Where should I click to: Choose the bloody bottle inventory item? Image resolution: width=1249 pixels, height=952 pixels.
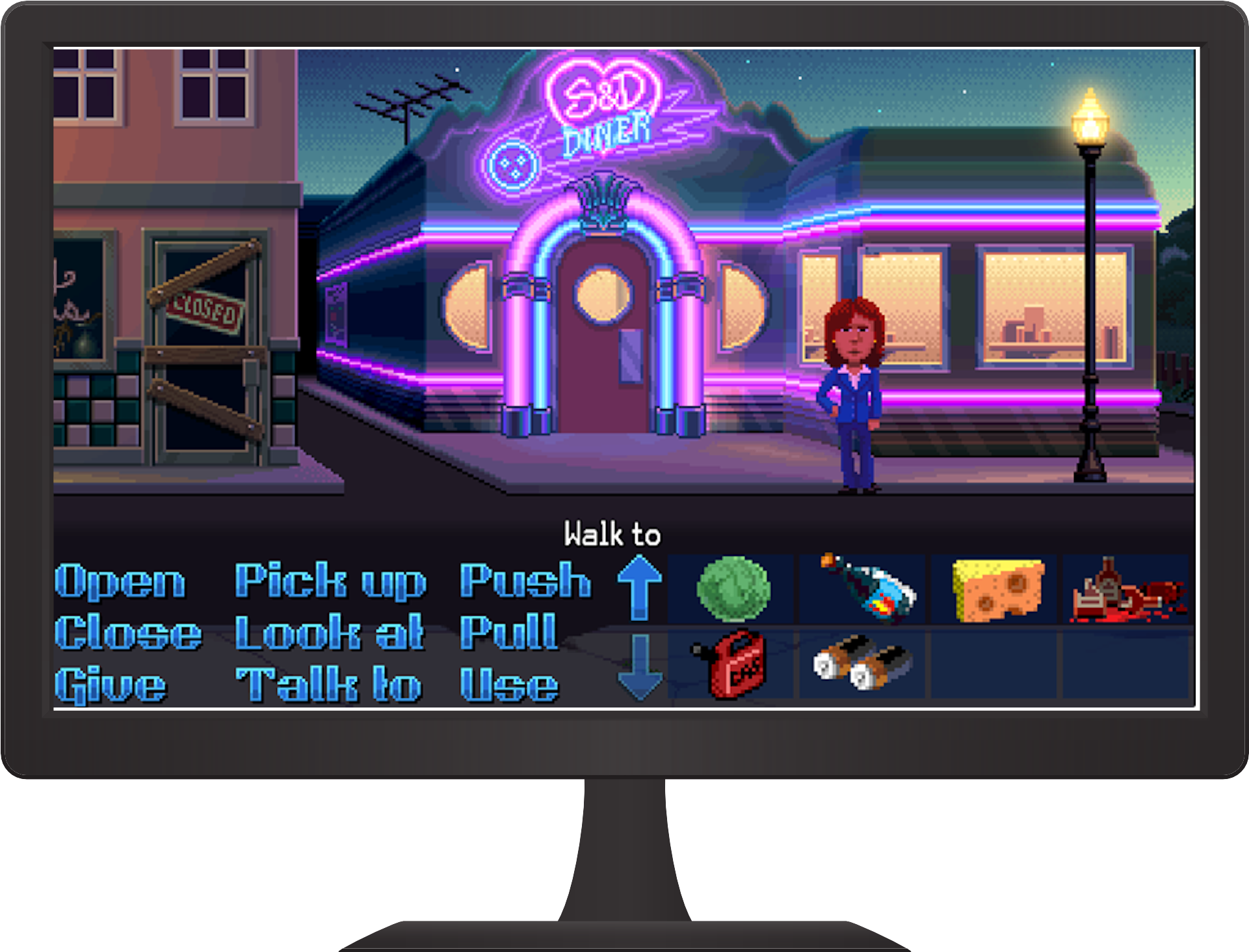tap(1127, 590)
